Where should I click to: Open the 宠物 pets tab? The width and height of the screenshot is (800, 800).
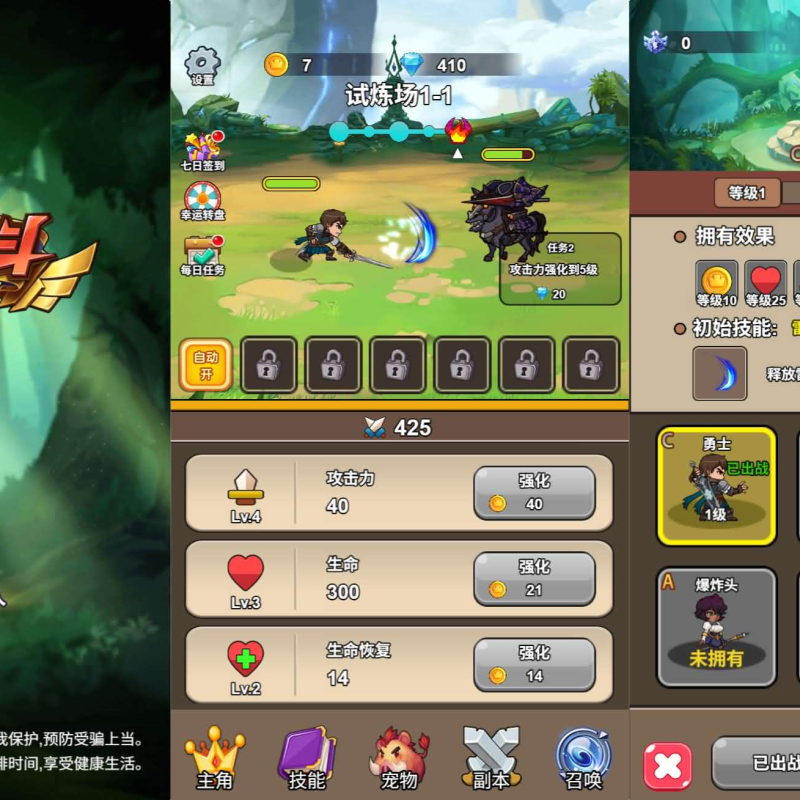(400, 758)
